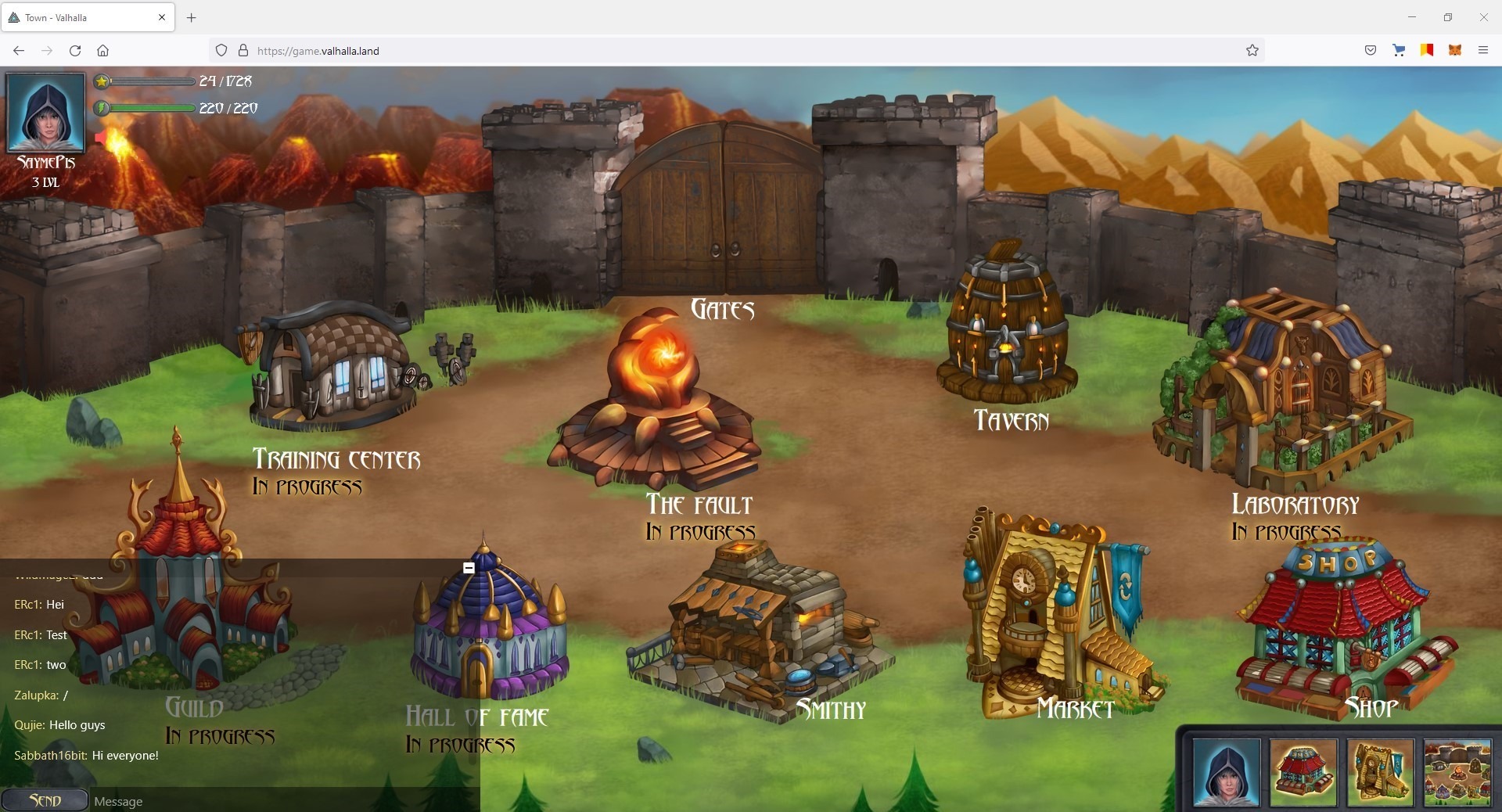Viewport: 1502px width, 812px height.
Task: Choose the shop shortcut in bottom toolbar
Action: 1303,772
